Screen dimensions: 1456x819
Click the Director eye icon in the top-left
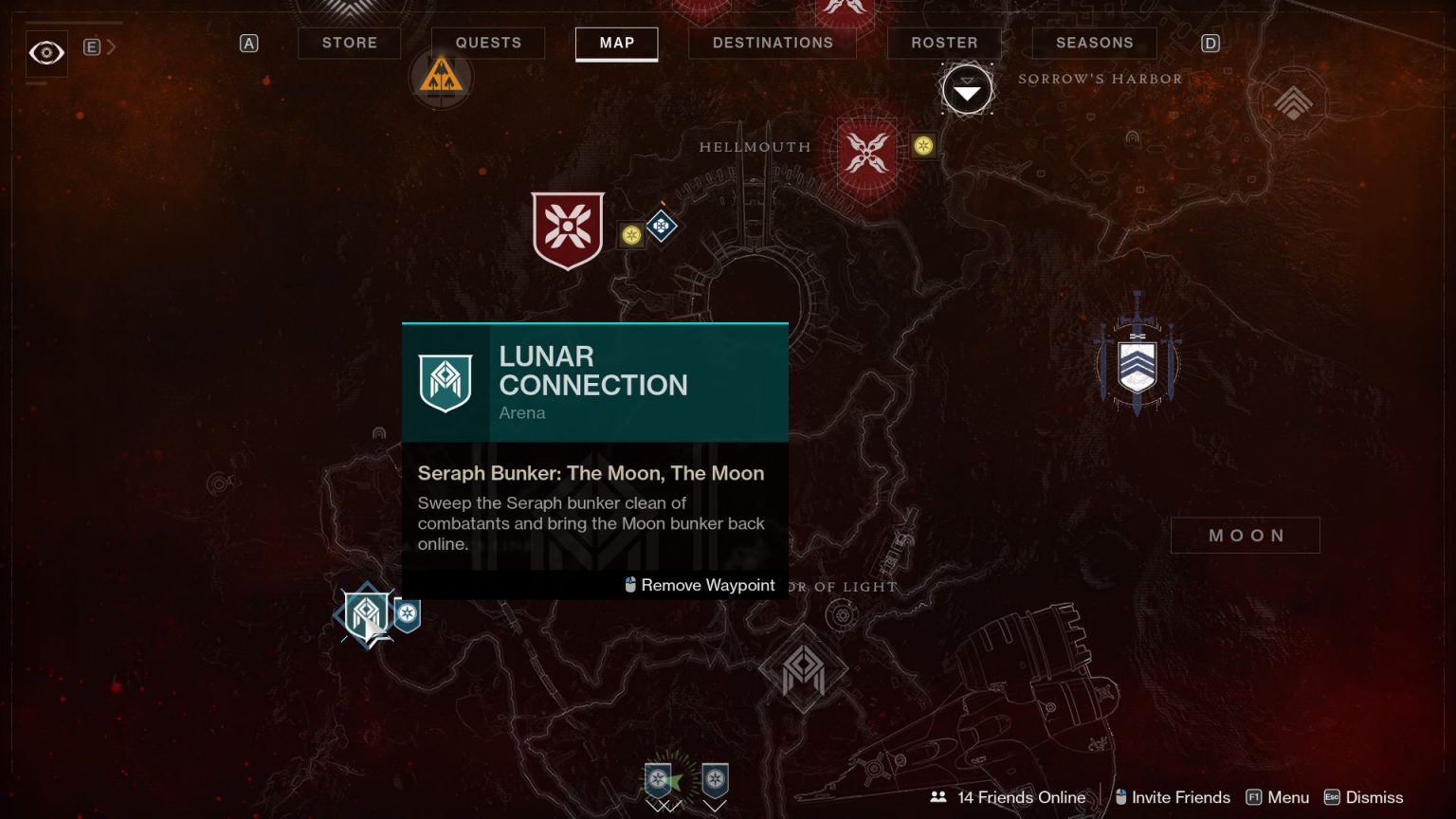45,53
